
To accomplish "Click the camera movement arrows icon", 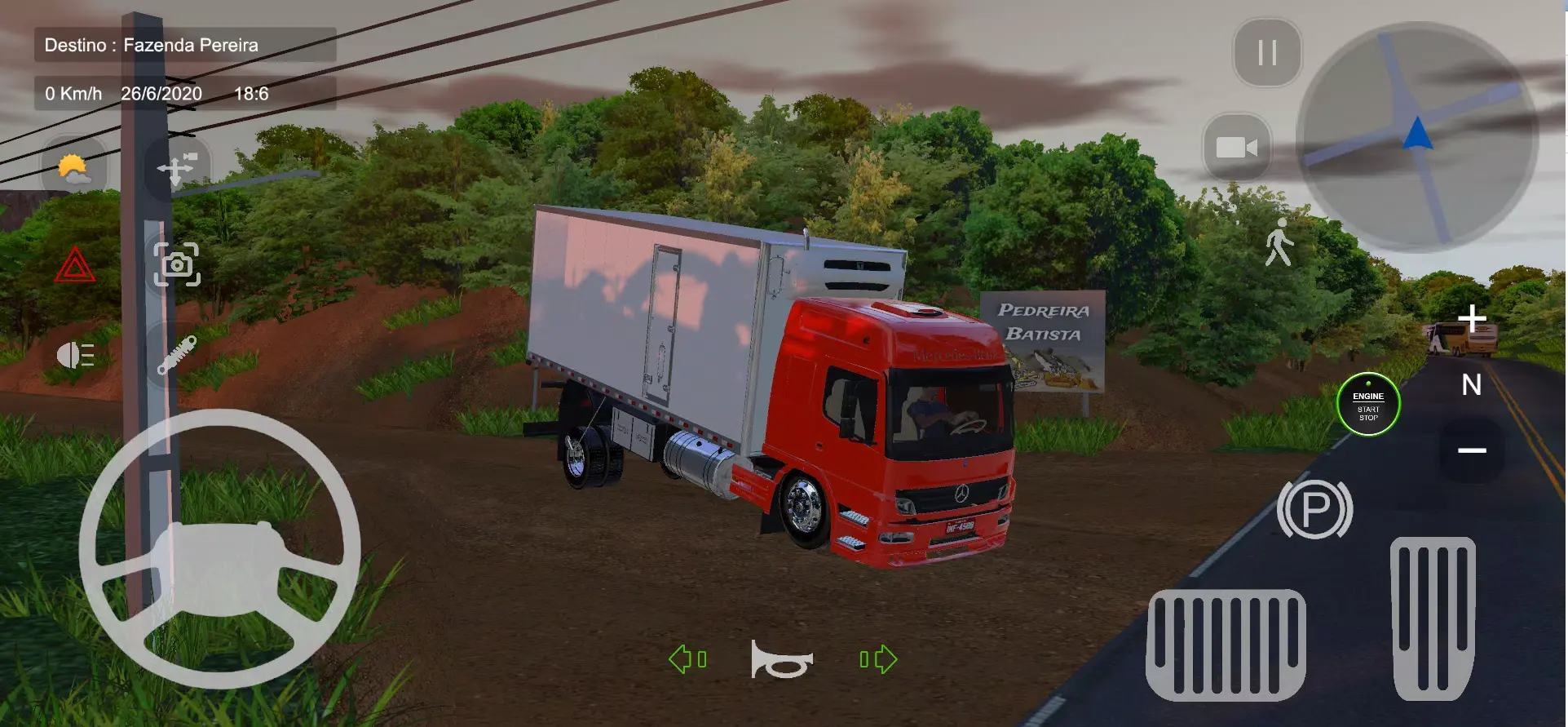I will click(x=176, y=166).
